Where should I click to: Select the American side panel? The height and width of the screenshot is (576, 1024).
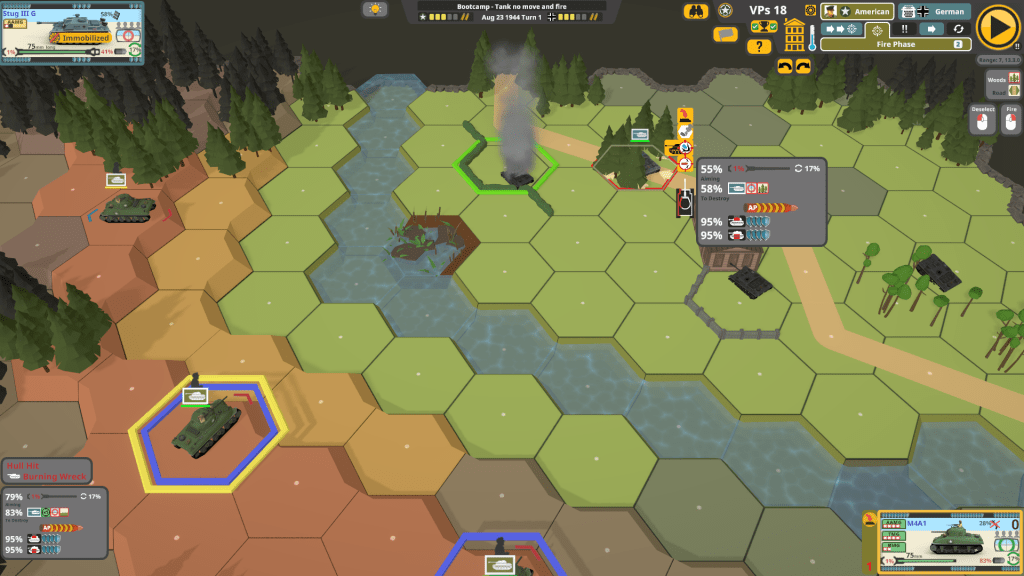856,12
